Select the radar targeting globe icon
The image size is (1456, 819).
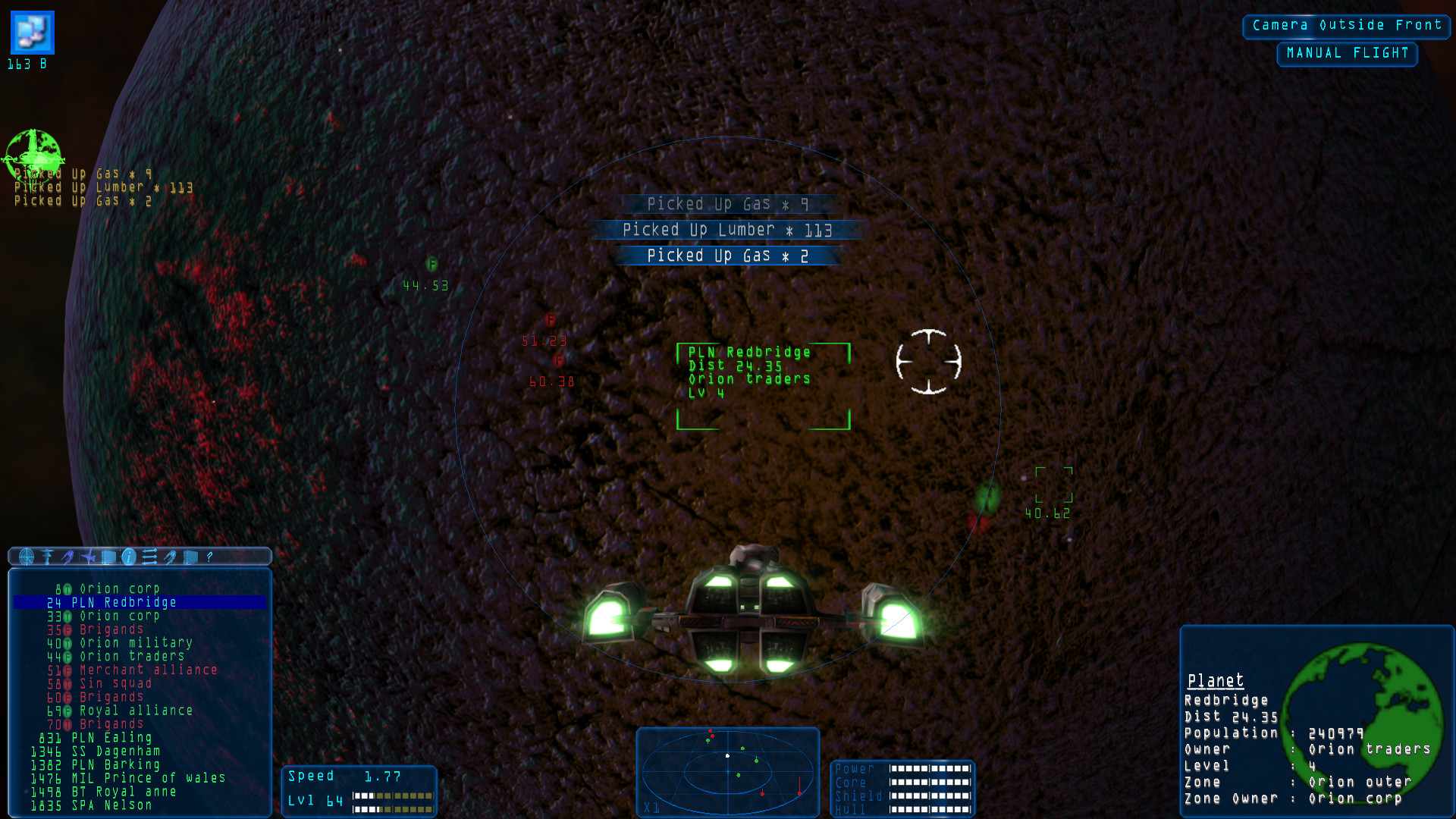[x=27, y=557]
